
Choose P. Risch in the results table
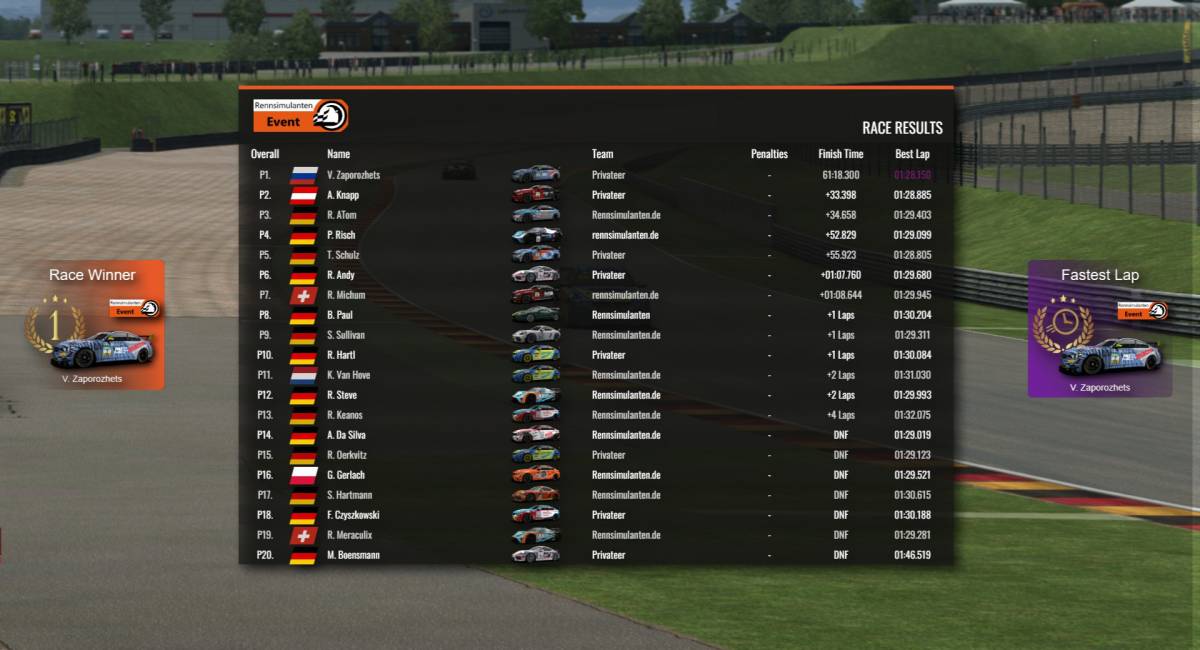tap(595, 235)
